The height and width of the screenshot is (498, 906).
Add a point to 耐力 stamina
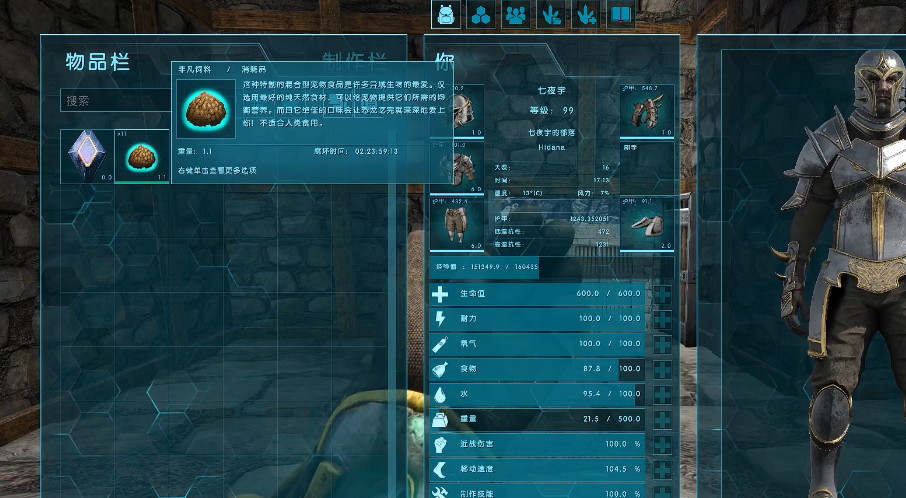(x=662, y=319)
